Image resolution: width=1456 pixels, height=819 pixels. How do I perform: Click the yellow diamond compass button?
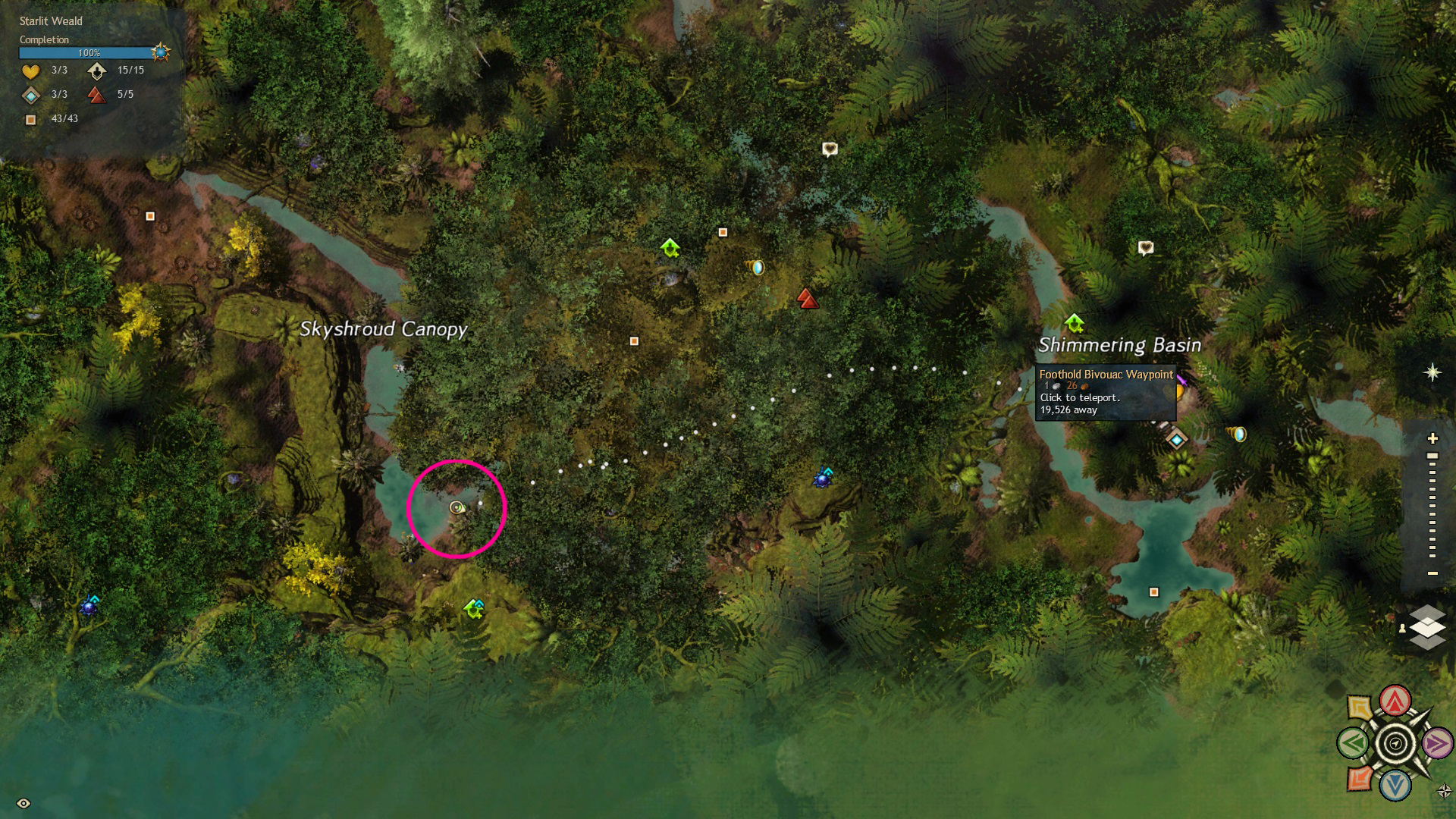point(1360,708)
